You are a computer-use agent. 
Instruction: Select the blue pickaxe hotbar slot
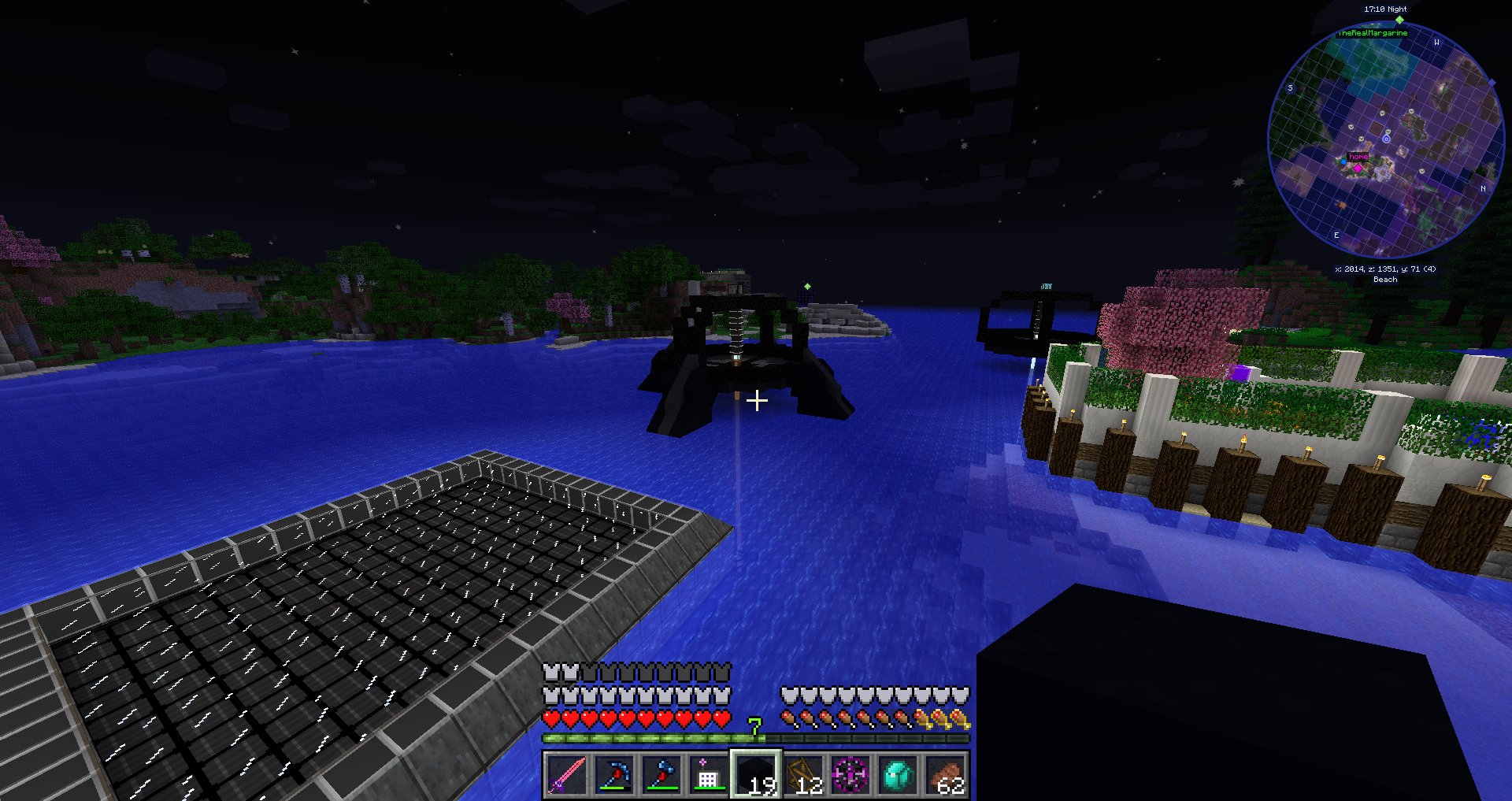(614, 775)
